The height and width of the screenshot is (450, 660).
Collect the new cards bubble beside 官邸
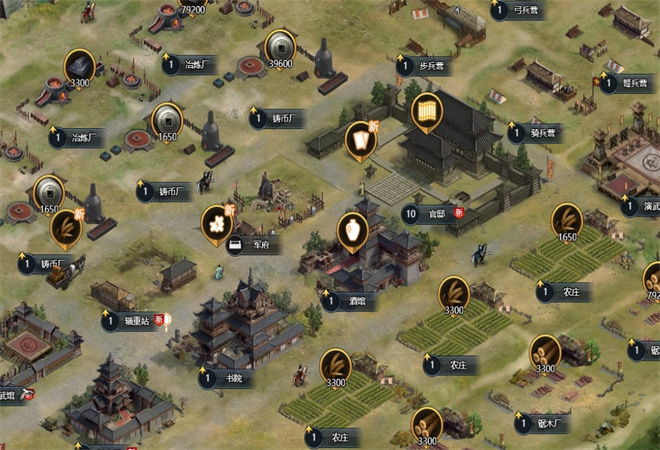pyautogui.click(x=360, y=140)
